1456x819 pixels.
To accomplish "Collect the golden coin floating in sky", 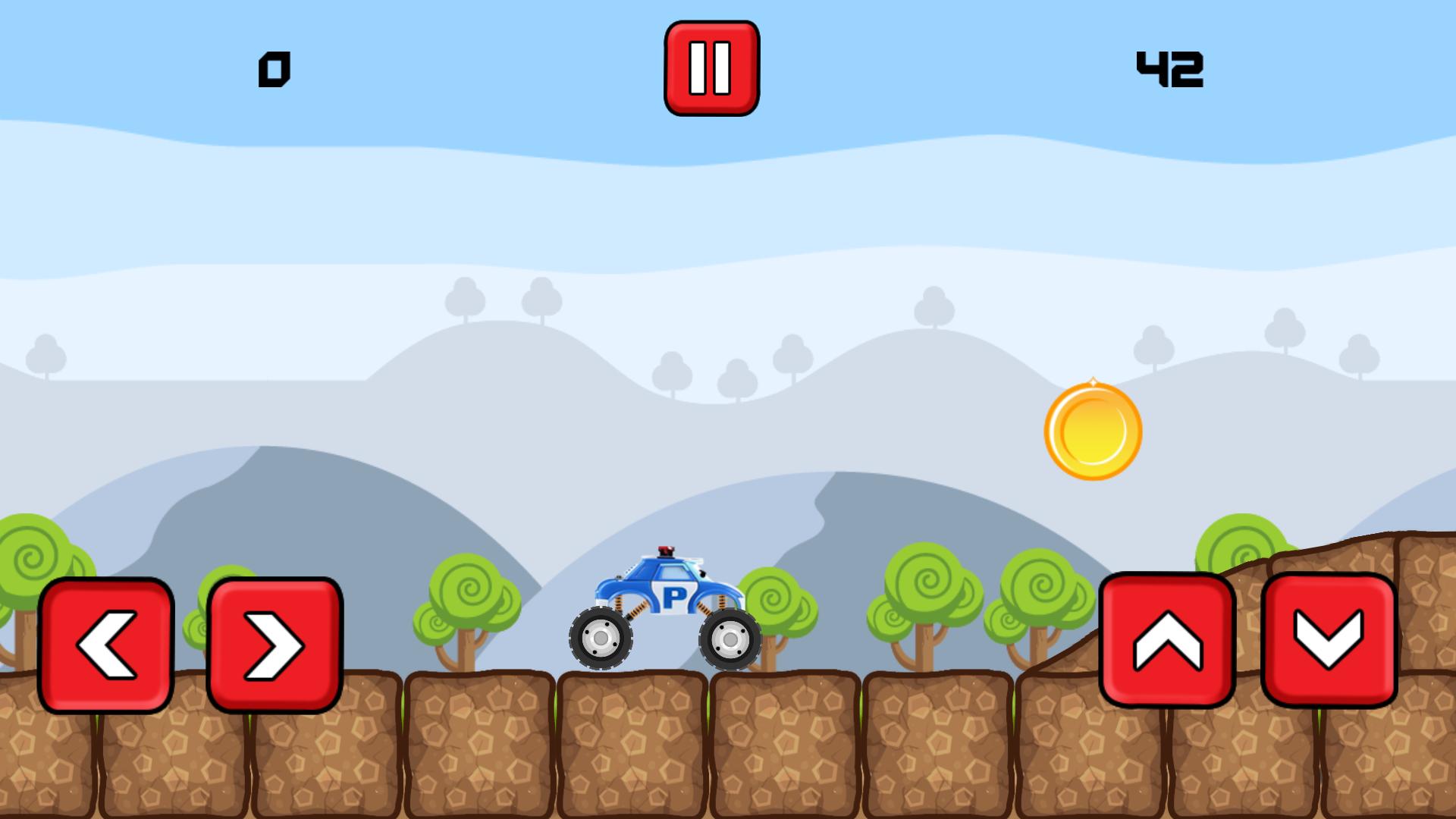I will click(x=1092, y=430).
